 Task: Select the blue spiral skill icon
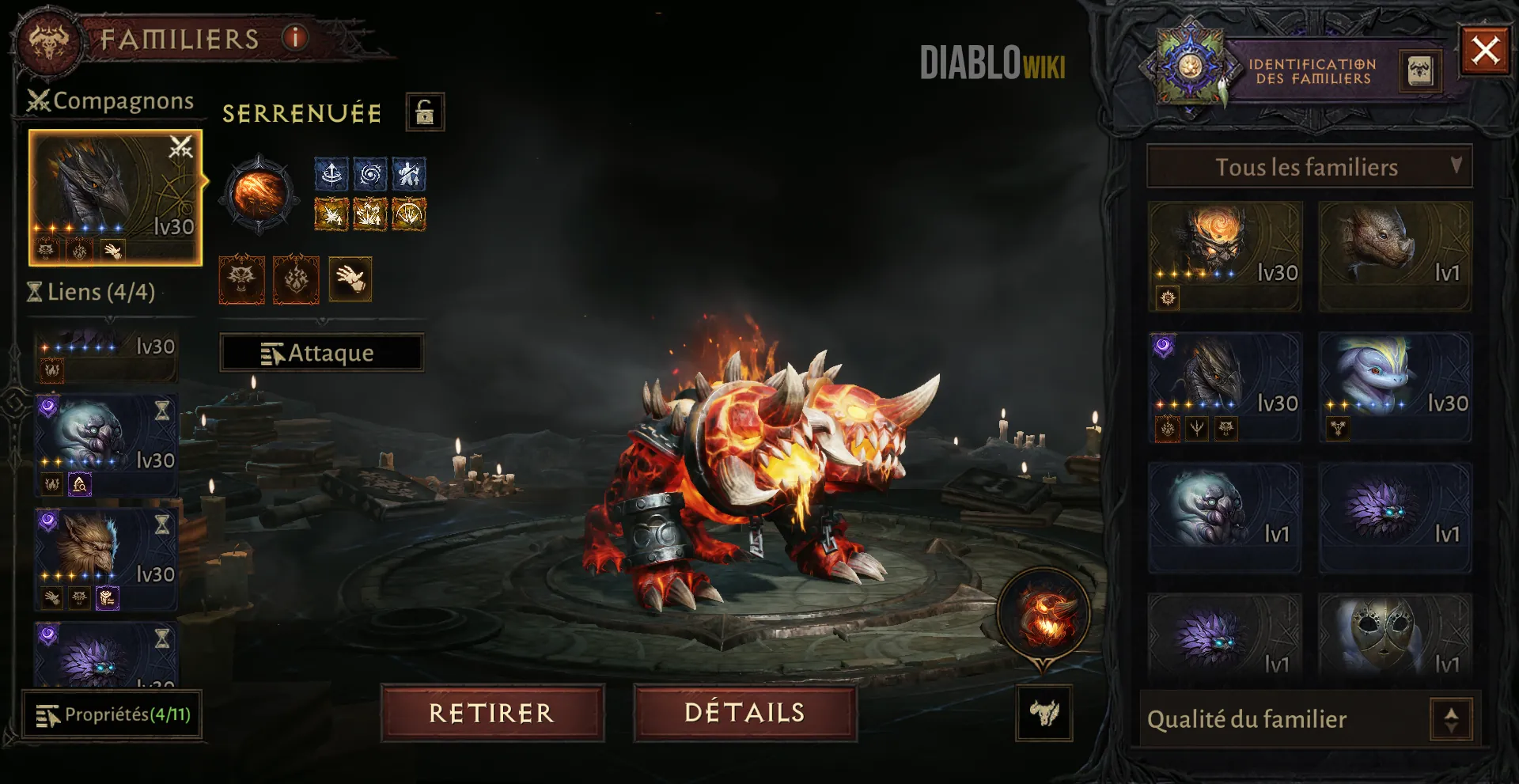[372, 173]
